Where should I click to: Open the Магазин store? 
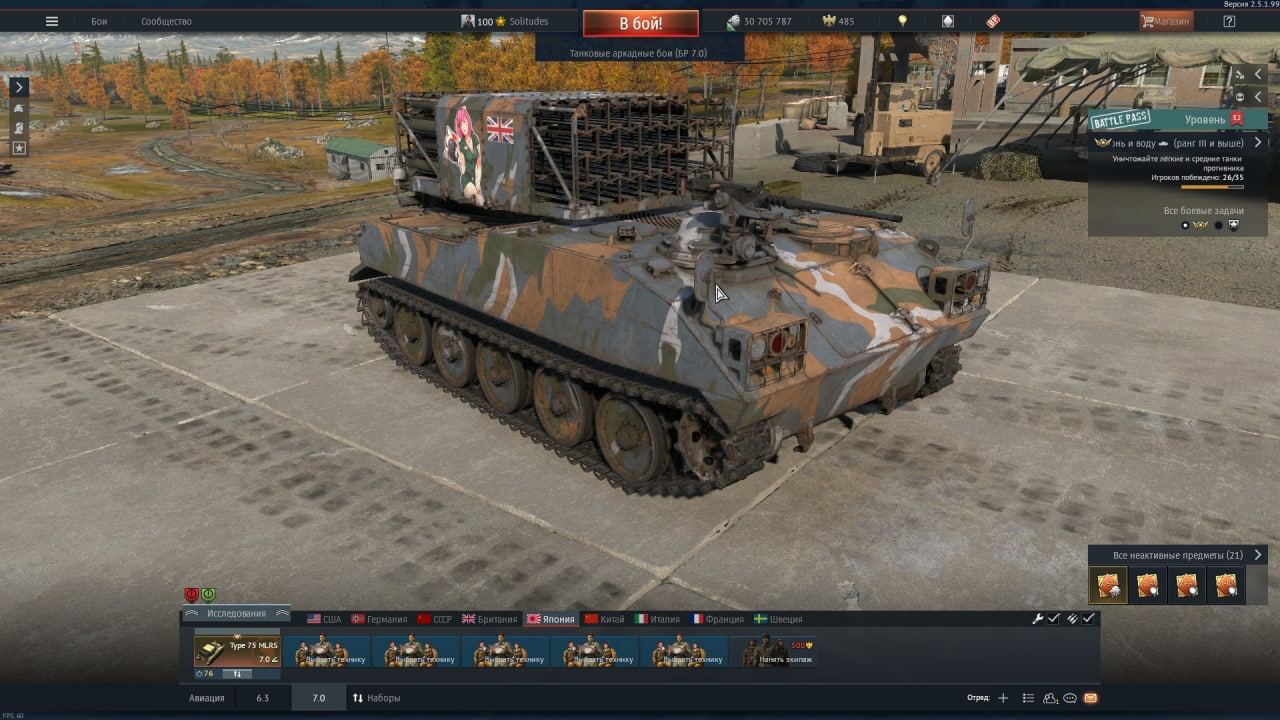point(1166,21)
